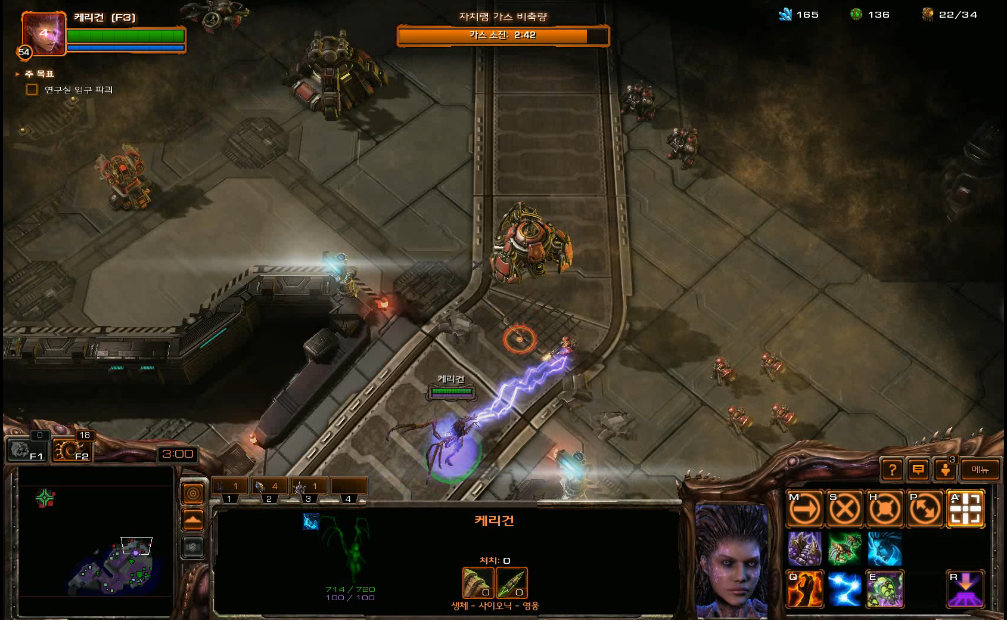Select the Attack command button
The image size is (1007, 620).
click(965, 509)
